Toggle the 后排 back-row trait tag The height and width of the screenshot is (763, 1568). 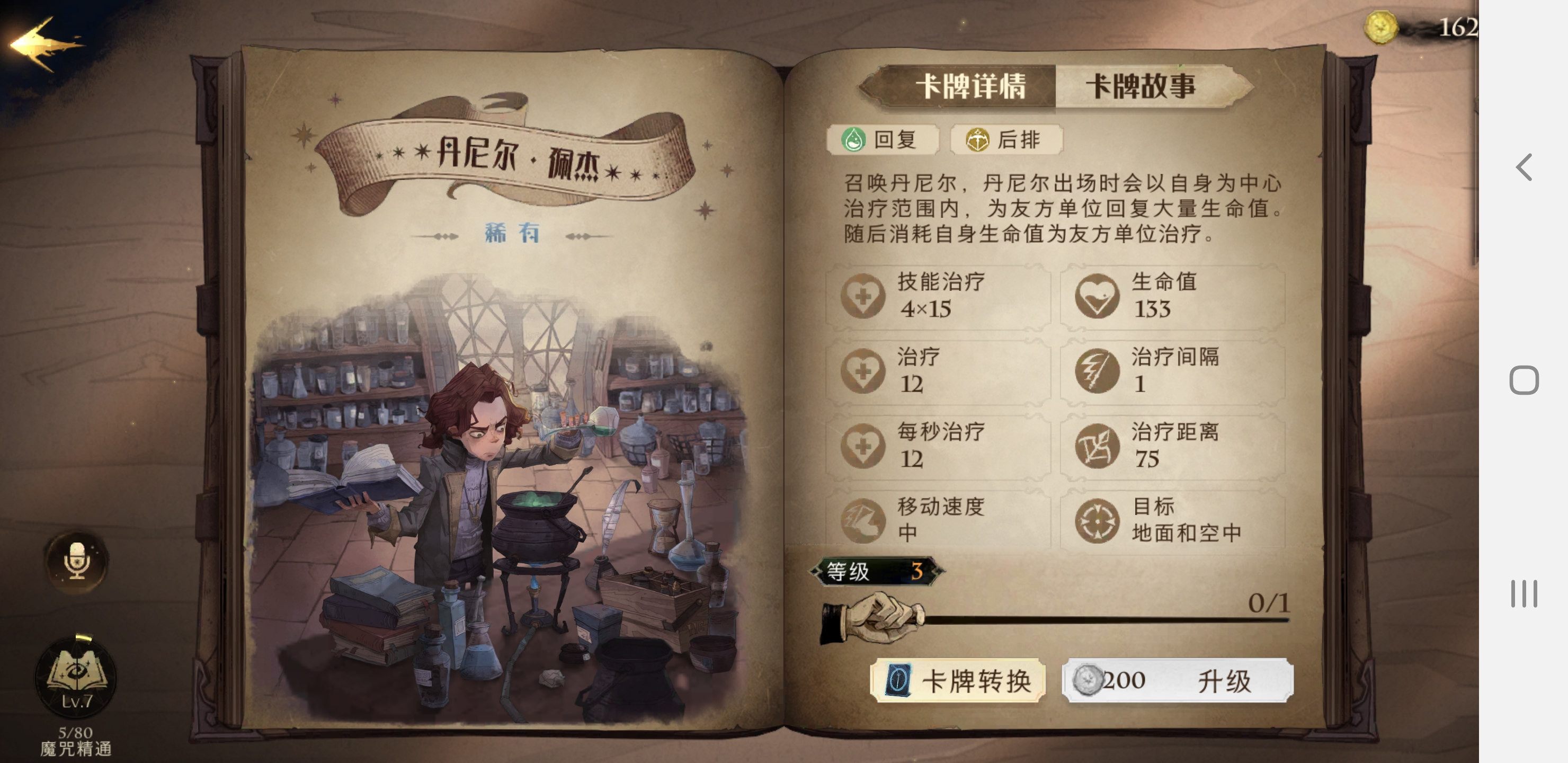(x=1006, y=139)
